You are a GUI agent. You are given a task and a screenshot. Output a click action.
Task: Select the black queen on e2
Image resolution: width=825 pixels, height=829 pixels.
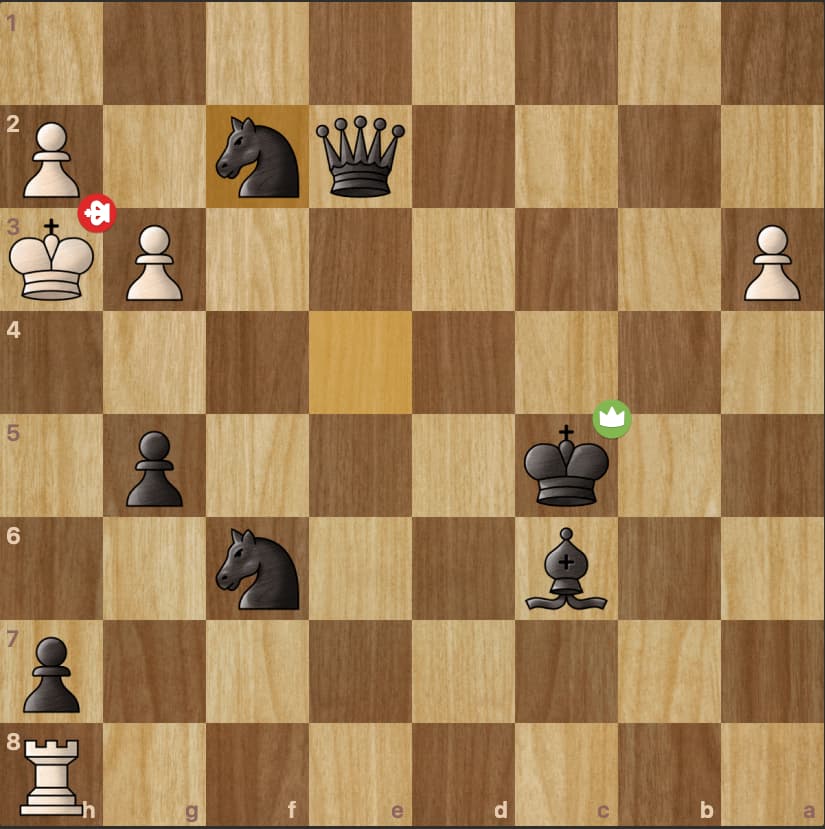pos(360,157)
